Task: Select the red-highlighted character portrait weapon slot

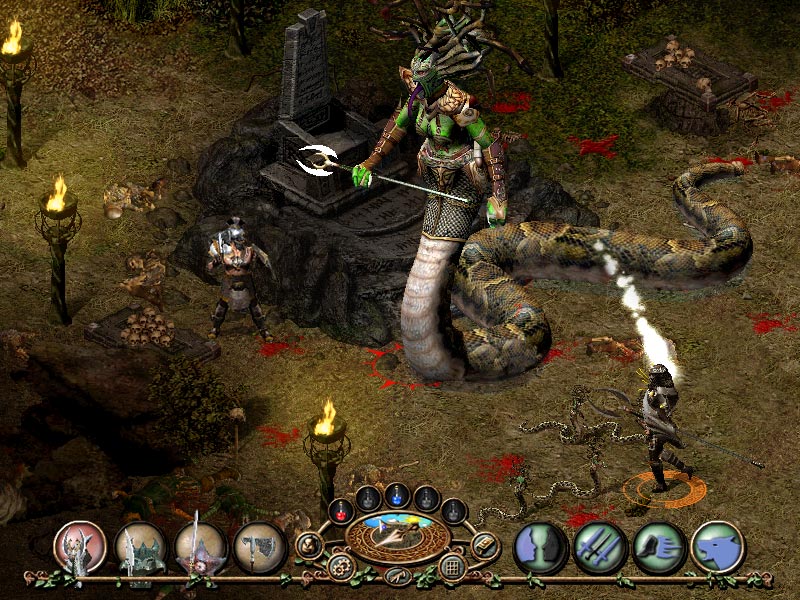Action: tap(79, 546)
